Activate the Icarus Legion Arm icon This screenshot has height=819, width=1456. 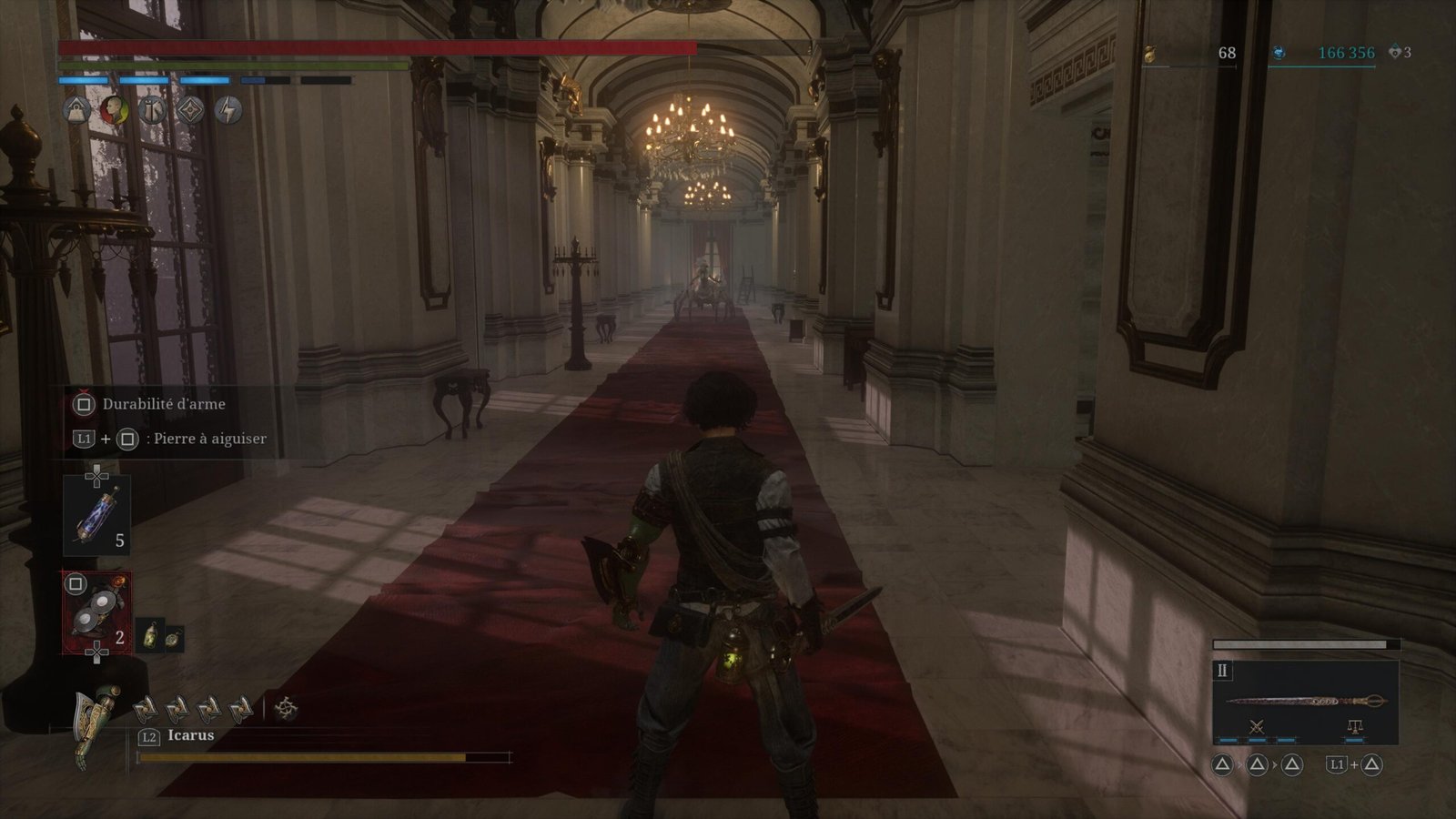[x=96, y=724]
